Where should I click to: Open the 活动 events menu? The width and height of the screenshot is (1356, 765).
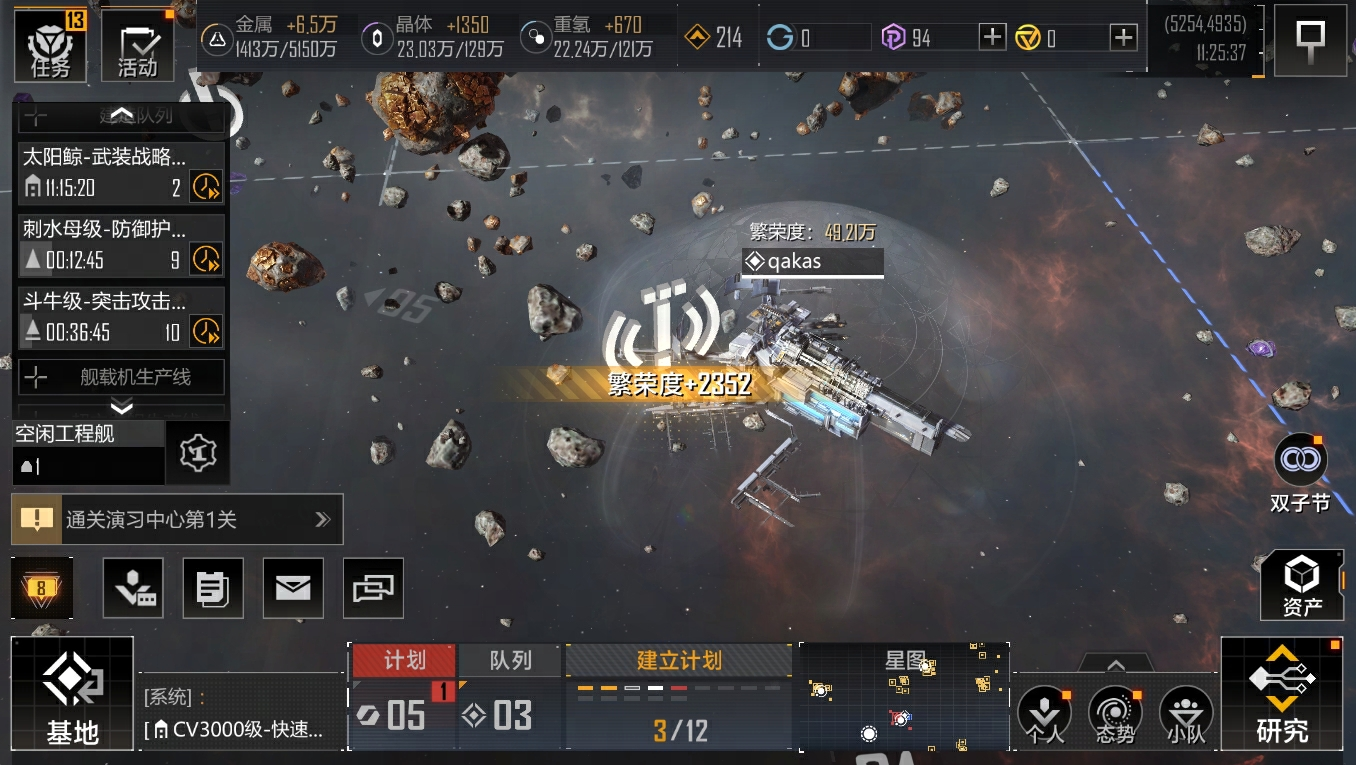click(138, 46)
